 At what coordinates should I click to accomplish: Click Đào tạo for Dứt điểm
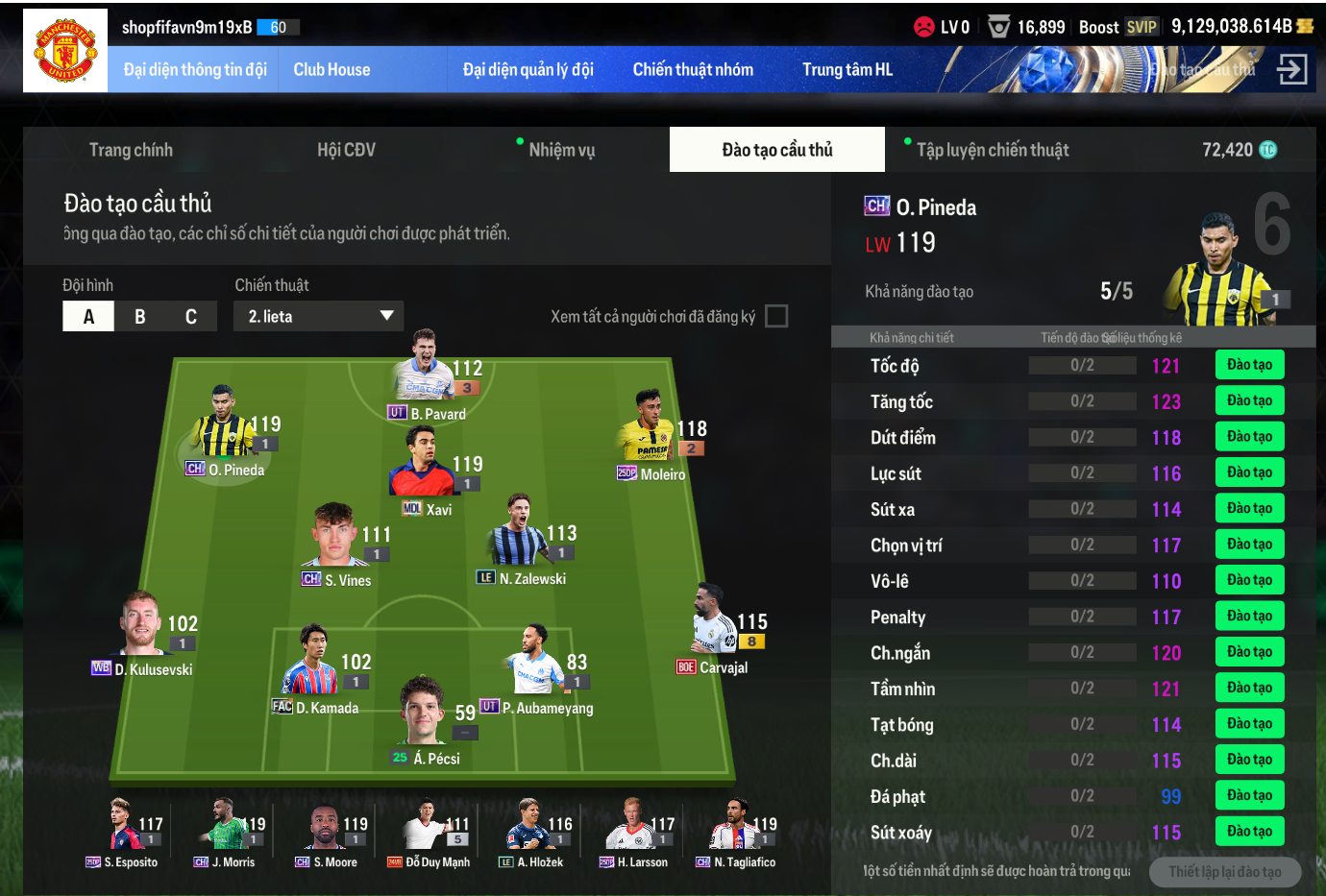pos(1249,437)
